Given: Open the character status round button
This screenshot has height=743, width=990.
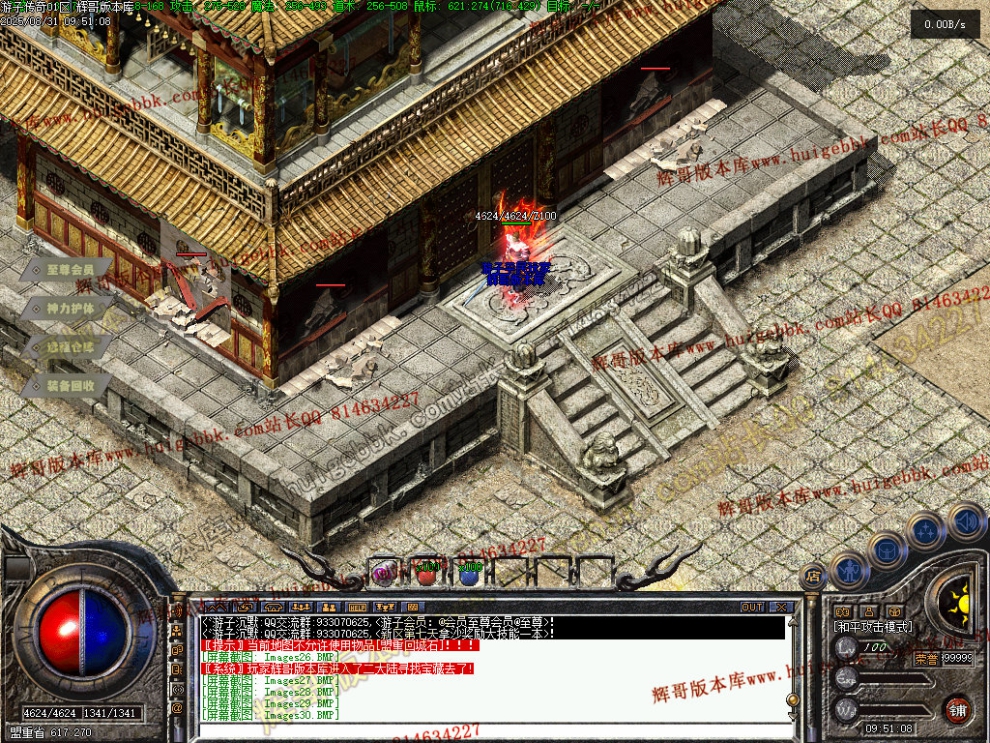Looking at the screenshot, I should coord(849,571).
